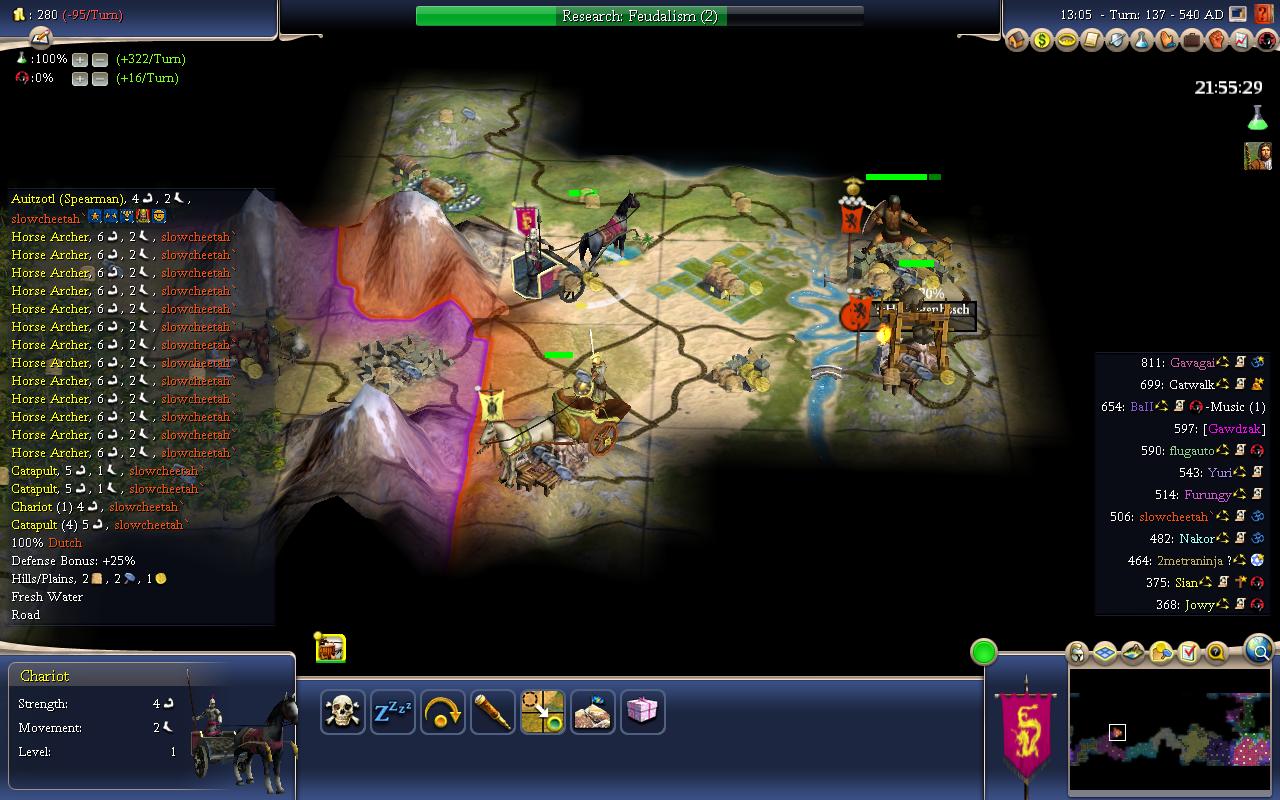Open the leader portrait below the green flask
The image size is (1280, 800).
point(1257,156)
